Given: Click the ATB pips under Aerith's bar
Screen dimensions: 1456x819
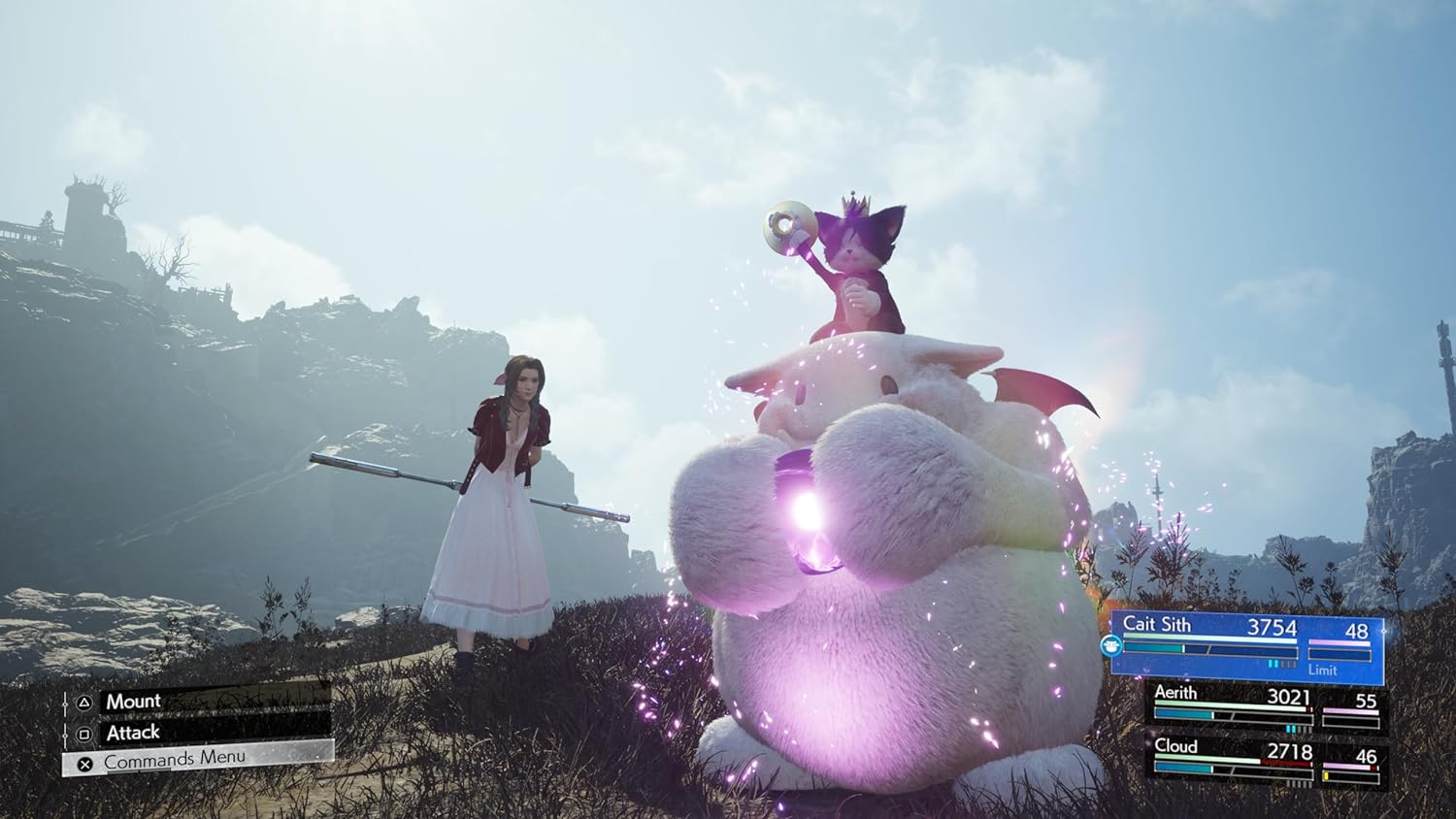Looking at the screenshot, I should [1291, 728].
